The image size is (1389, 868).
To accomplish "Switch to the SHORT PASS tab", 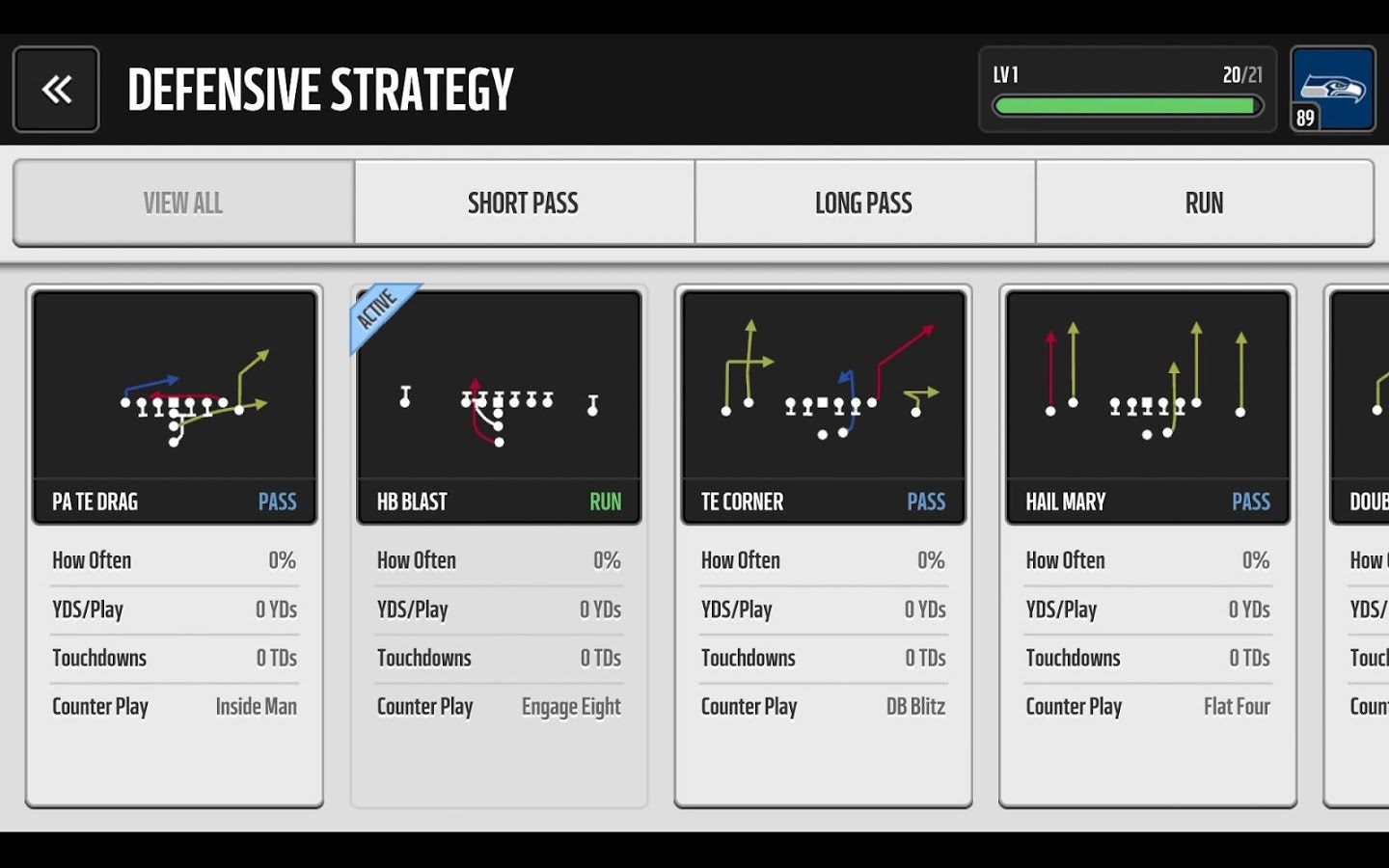I will (524, 203).
